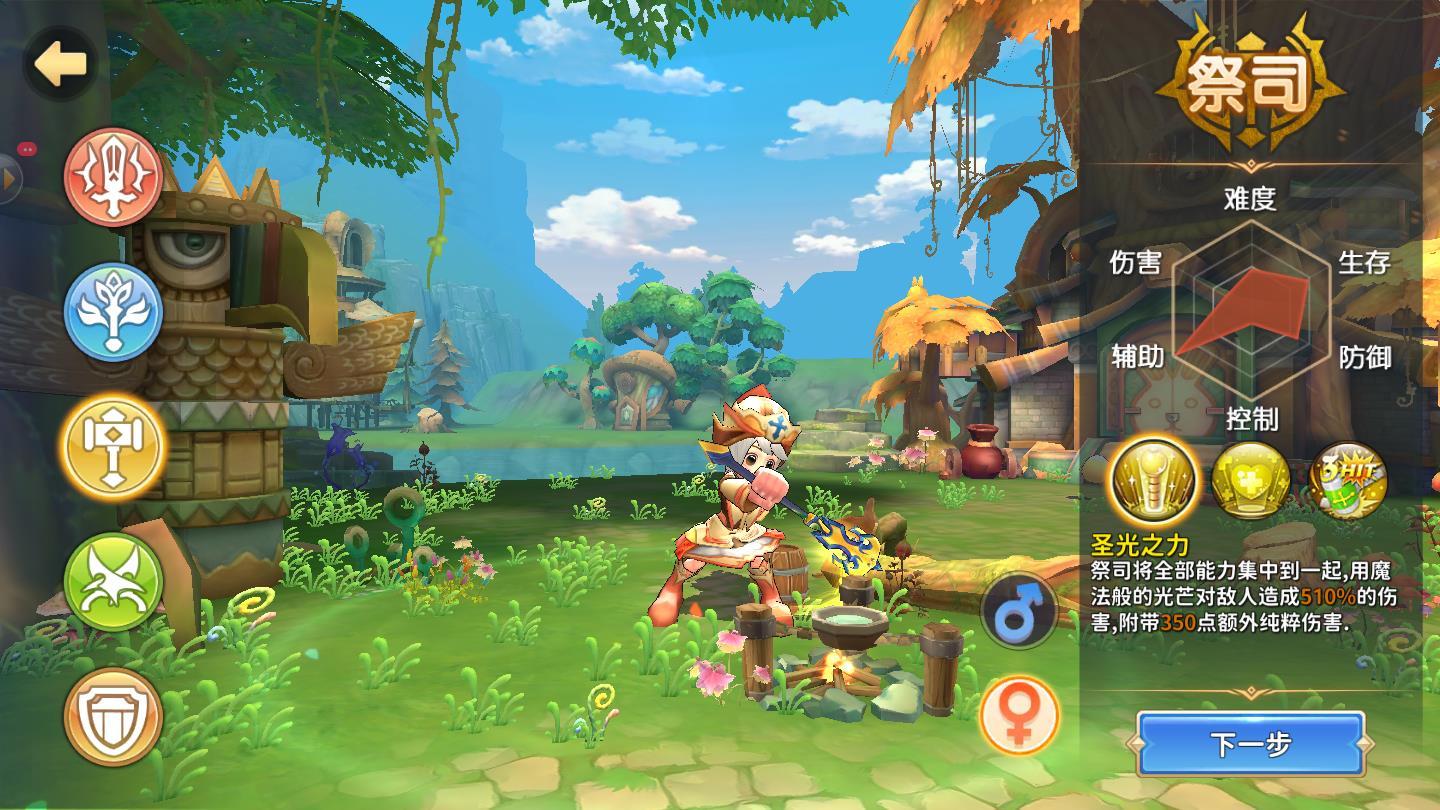The height and width of the screenshot is (810, 1440).
Task: Proceed with the 下一步 button
Action: (1250, 745)
